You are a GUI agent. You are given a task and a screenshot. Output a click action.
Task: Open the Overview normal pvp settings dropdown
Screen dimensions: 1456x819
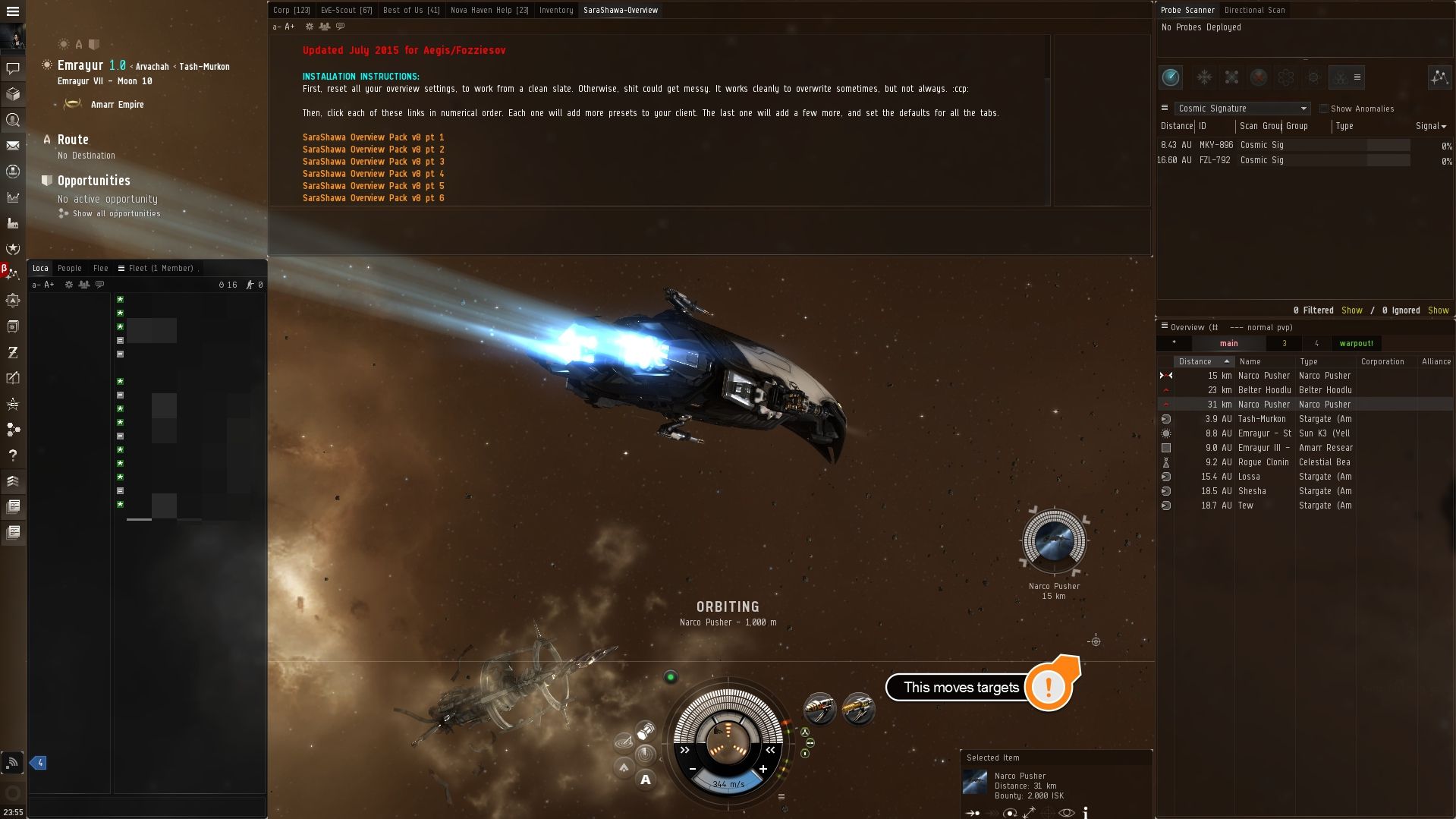click(1164, 327)
